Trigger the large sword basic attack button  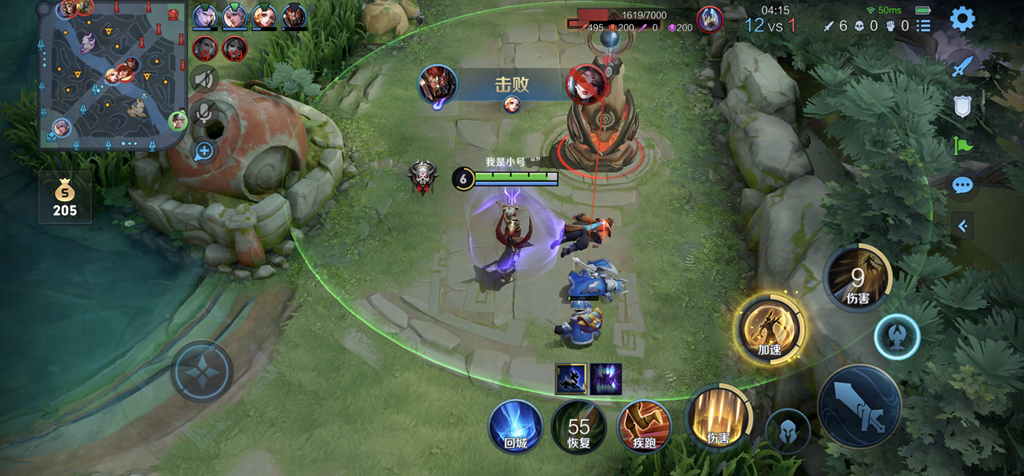click(859, 409)
